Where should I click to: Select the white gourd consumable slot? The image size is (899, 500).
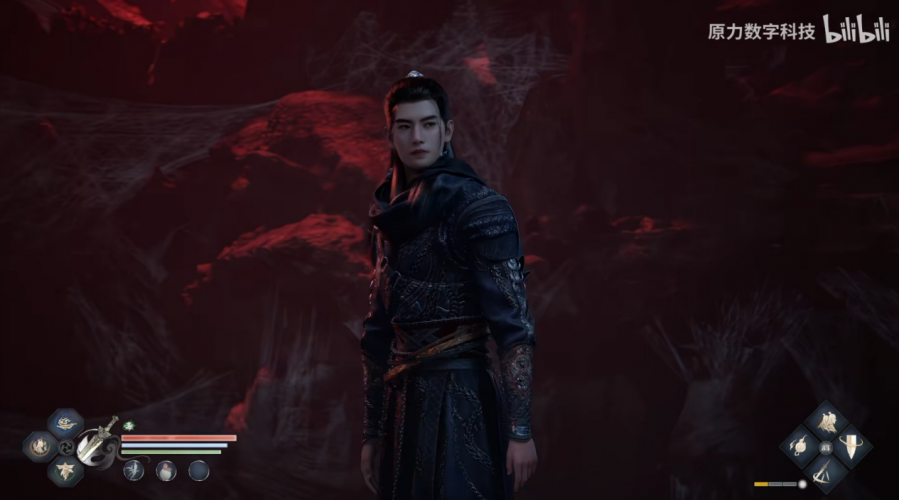point(166,470)
